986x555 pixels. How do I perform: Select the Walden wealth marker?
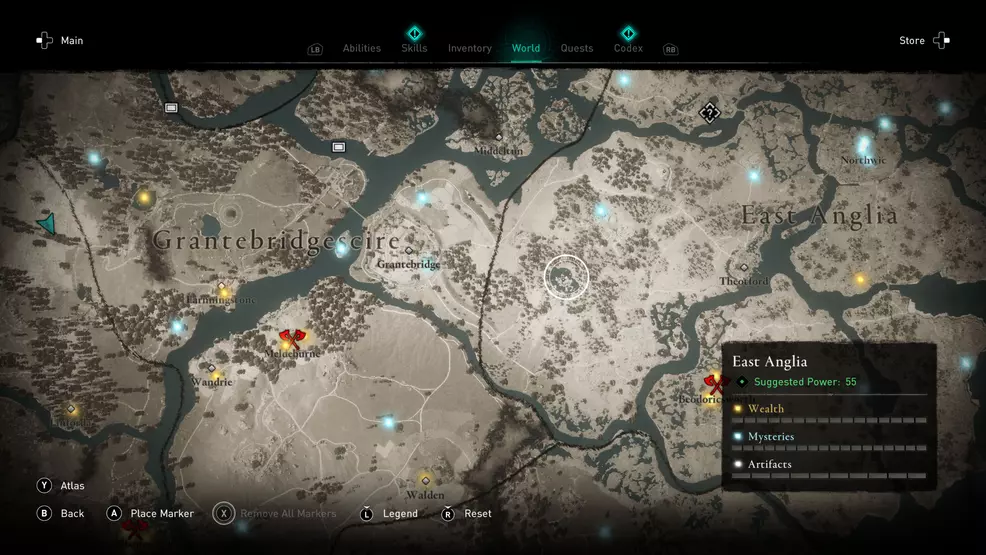click(x=425, y=481)
